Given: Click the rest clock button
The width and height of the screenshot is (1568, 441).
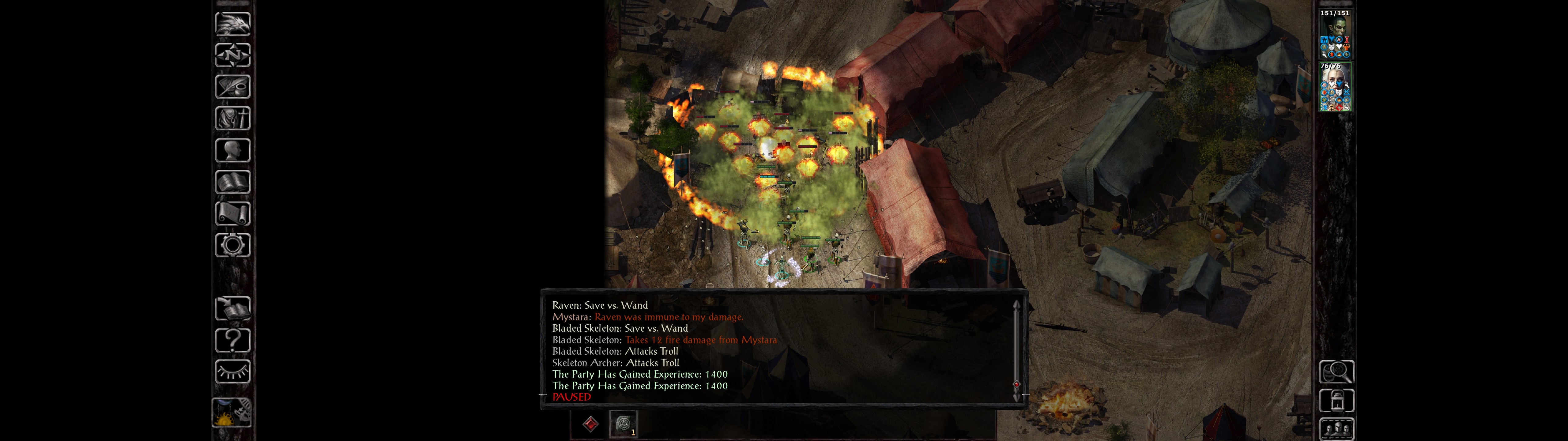Looking at the screenshot, I should click(x=232, y=413).
